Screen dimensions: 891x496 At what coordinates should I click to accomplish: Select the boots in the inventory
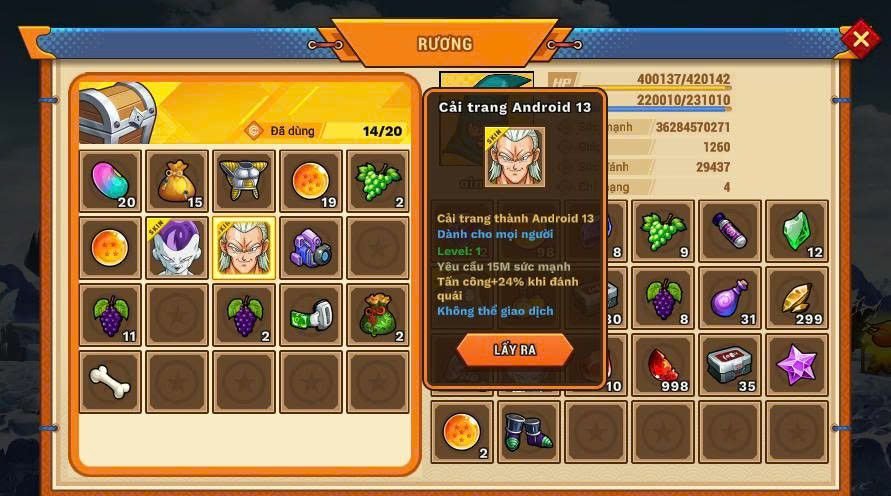528,432
